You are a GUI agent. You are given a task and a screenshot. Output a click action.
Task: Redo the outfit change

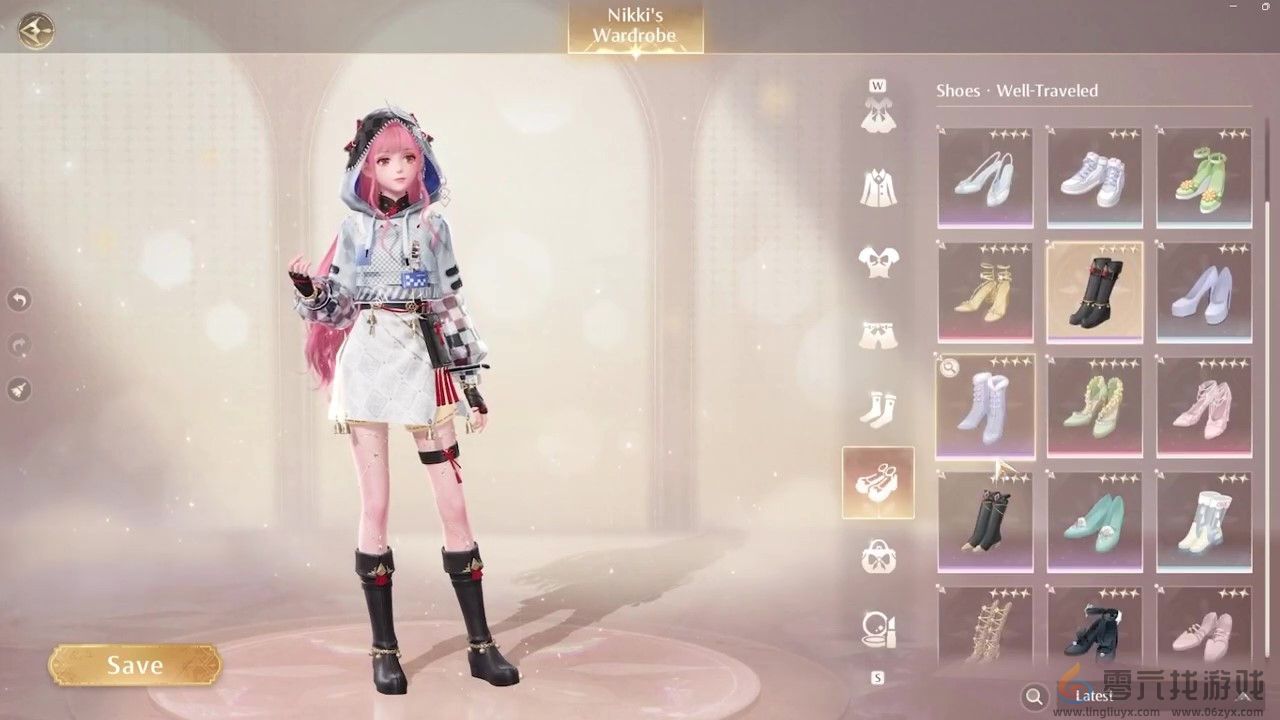pyautogui.click(x=19, y=345)
